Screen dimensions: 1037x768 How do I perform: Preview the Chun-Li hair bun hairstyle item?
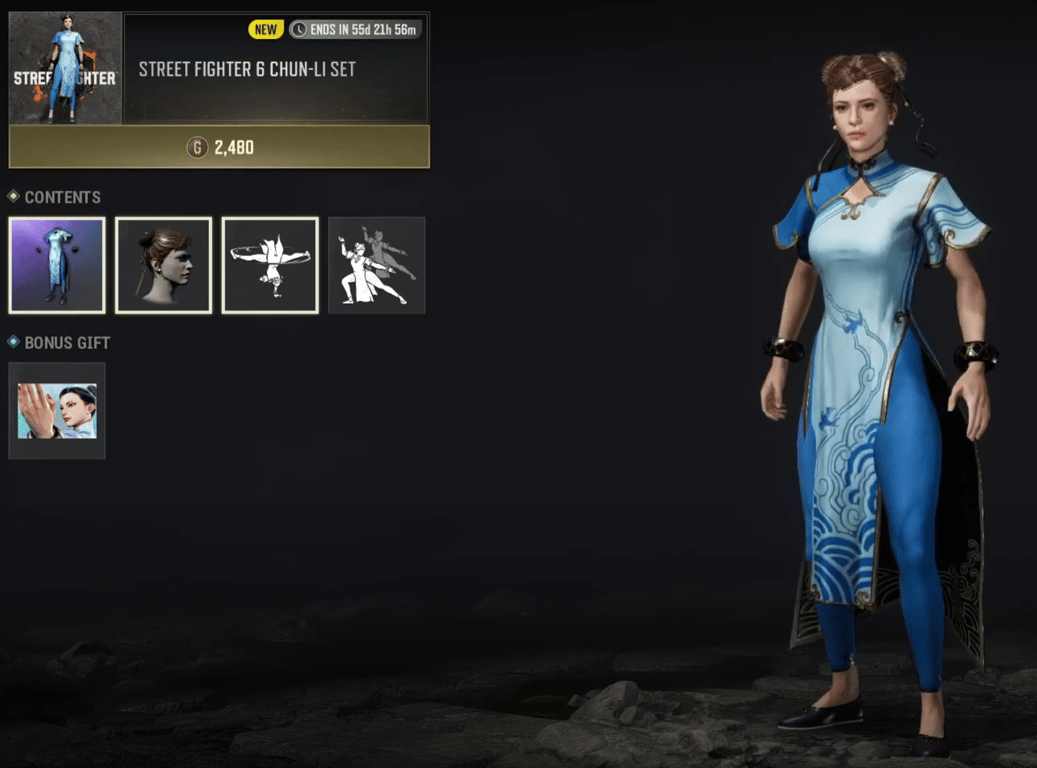click(x=164, y=265)
